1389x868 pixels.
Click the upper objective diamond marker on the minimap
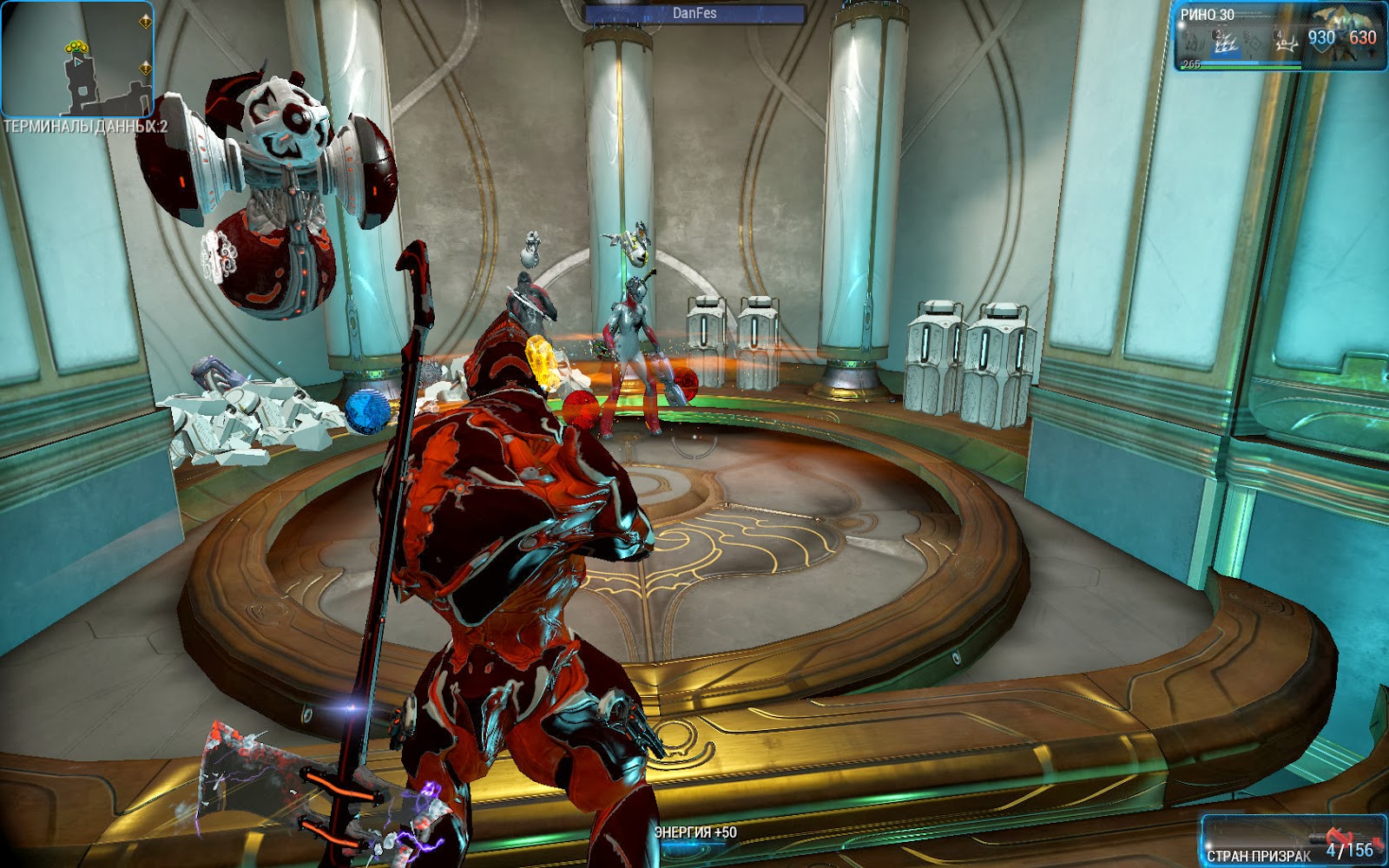145,23
